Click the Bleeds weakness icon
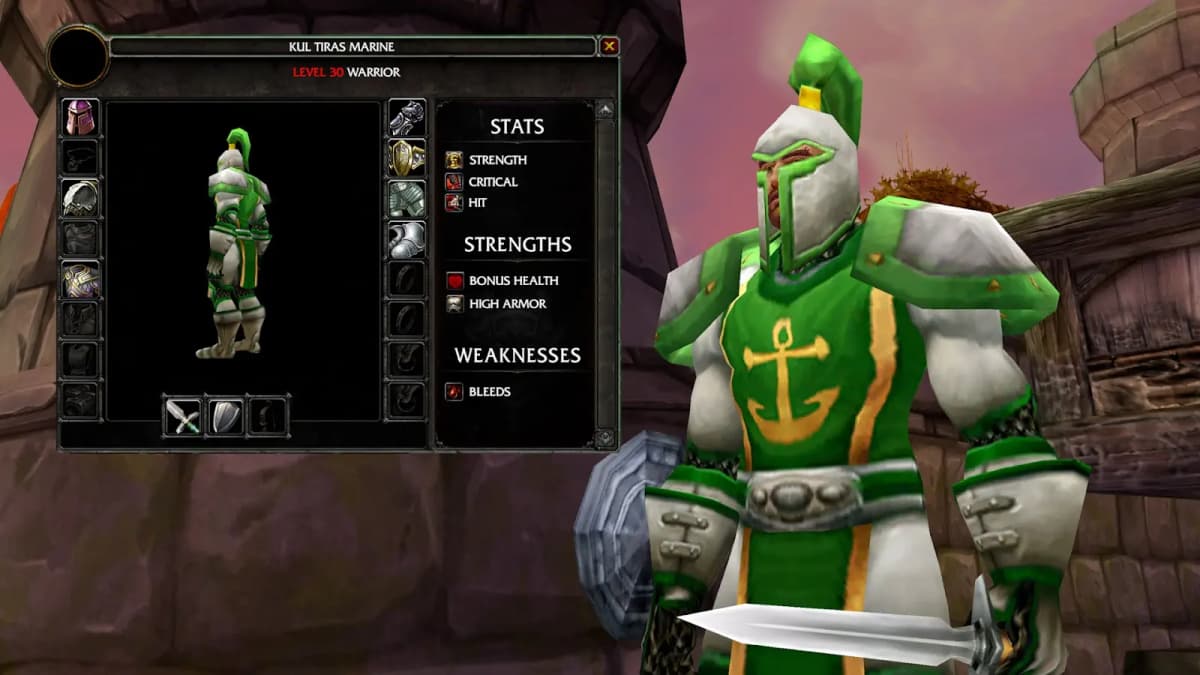The image size is (1200, 675). [454, 392]
